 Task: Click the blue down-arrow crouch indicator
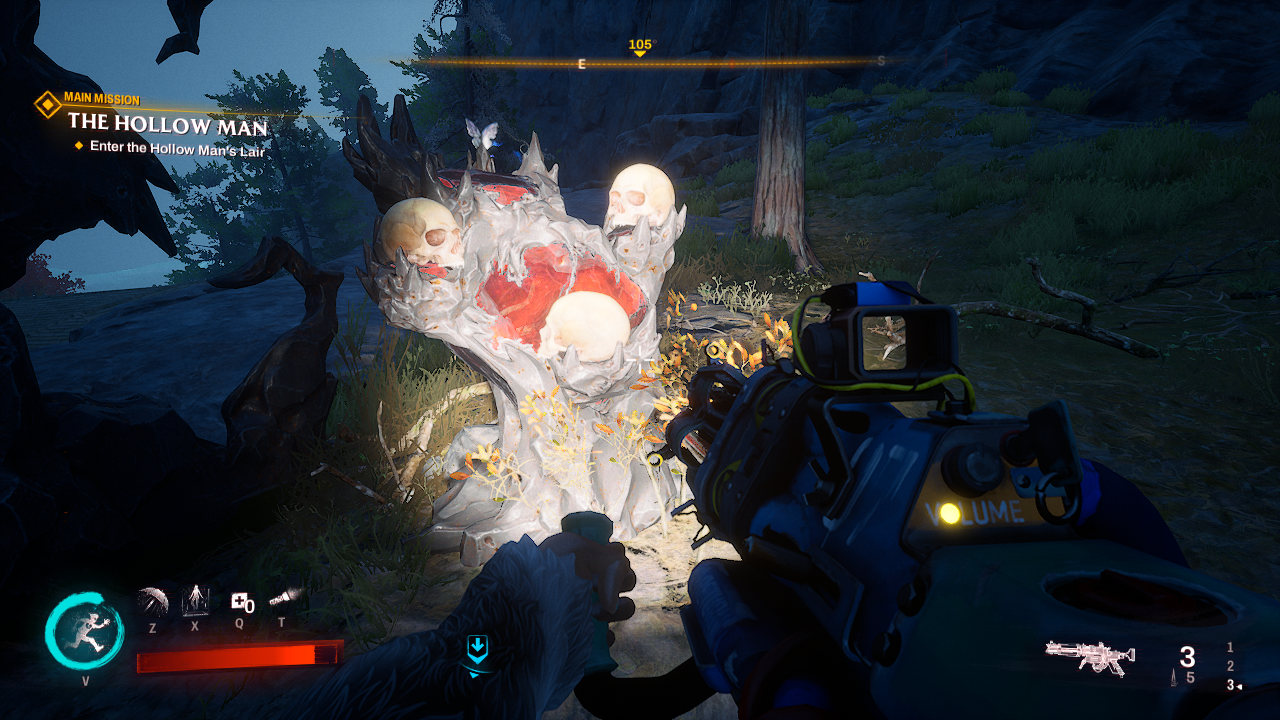point(478,650)
